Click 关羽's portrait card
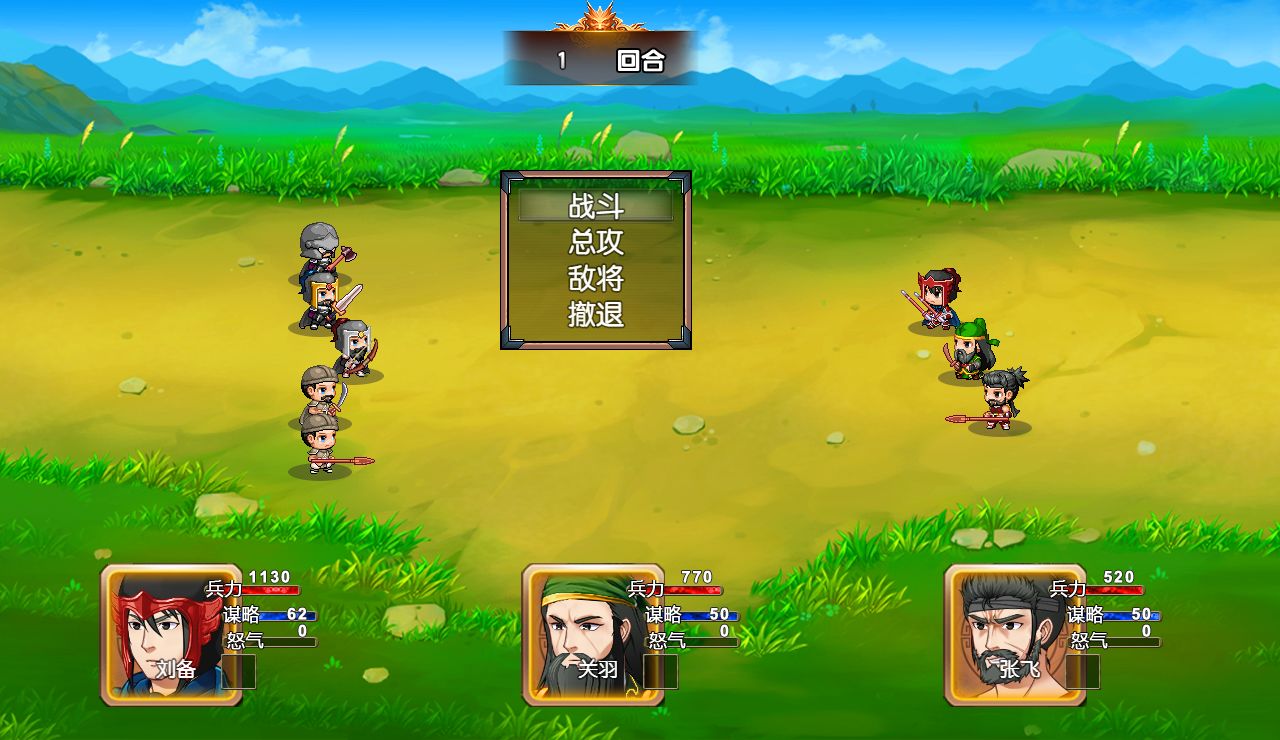Screen dimensions: 1280x740 click(x=593, y=635)
